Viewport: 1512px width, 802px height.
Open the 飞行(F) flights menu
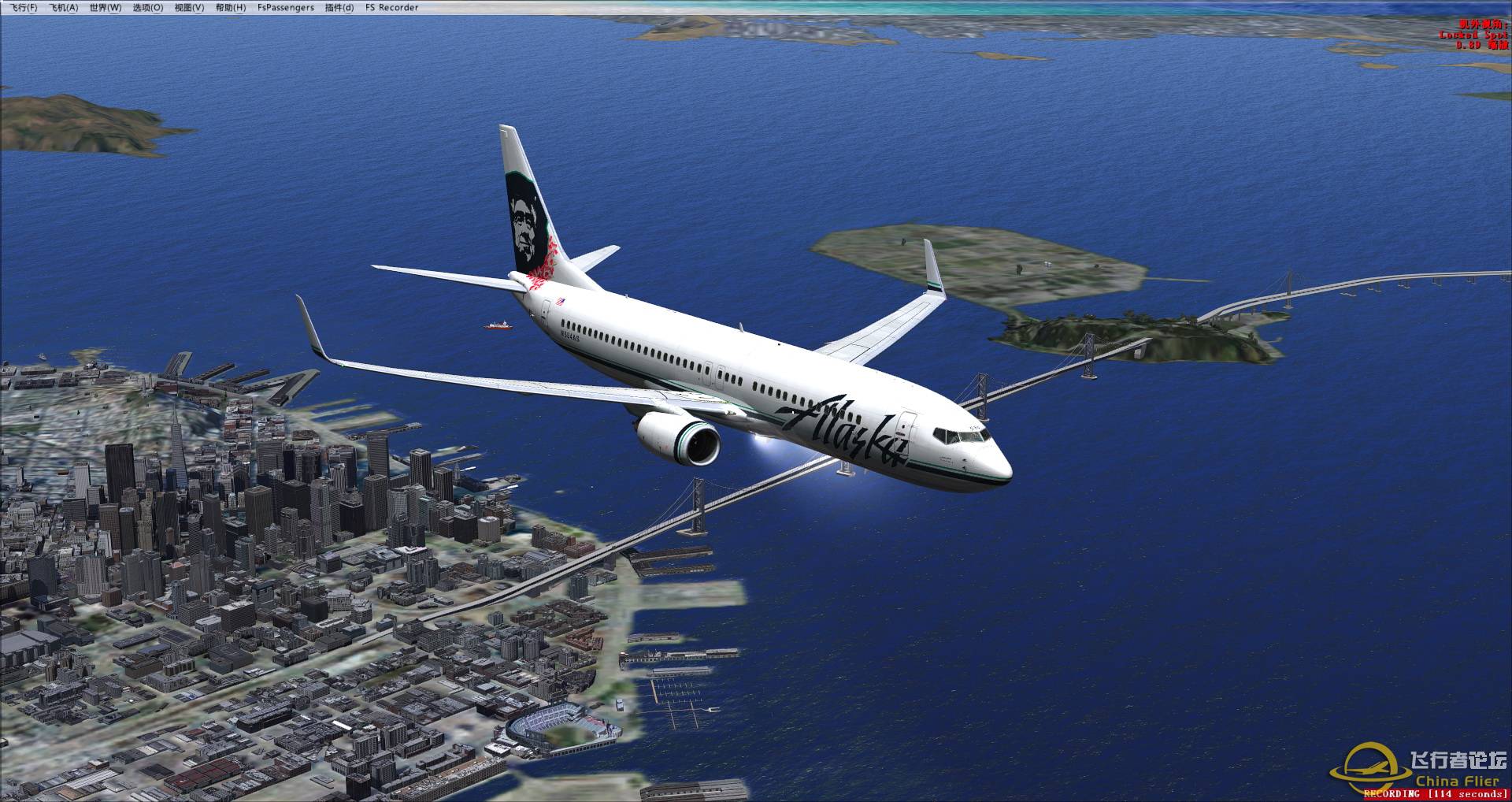pyautogui.click(x=23, y=8)
